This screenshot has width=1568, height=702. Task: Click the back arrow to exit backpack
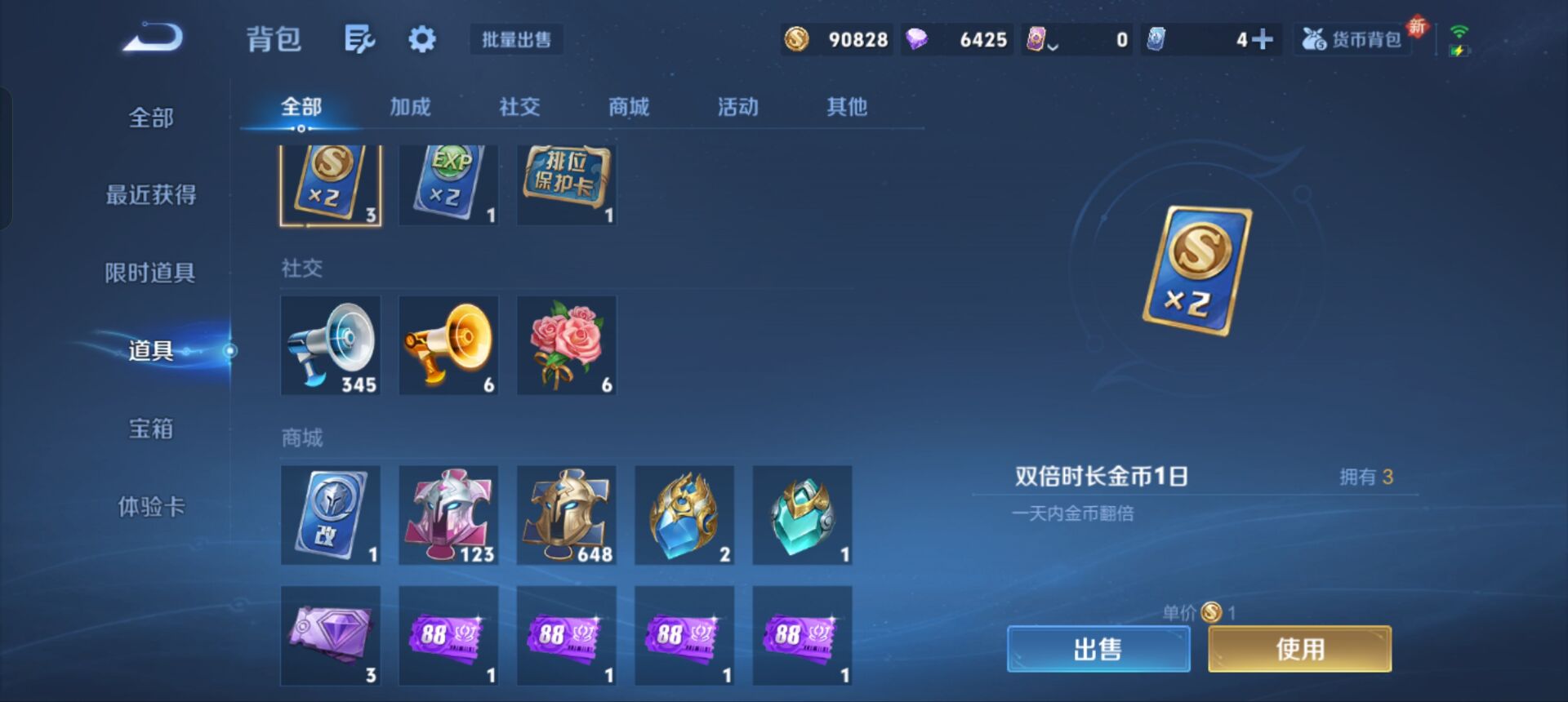[x=151, y=37]
